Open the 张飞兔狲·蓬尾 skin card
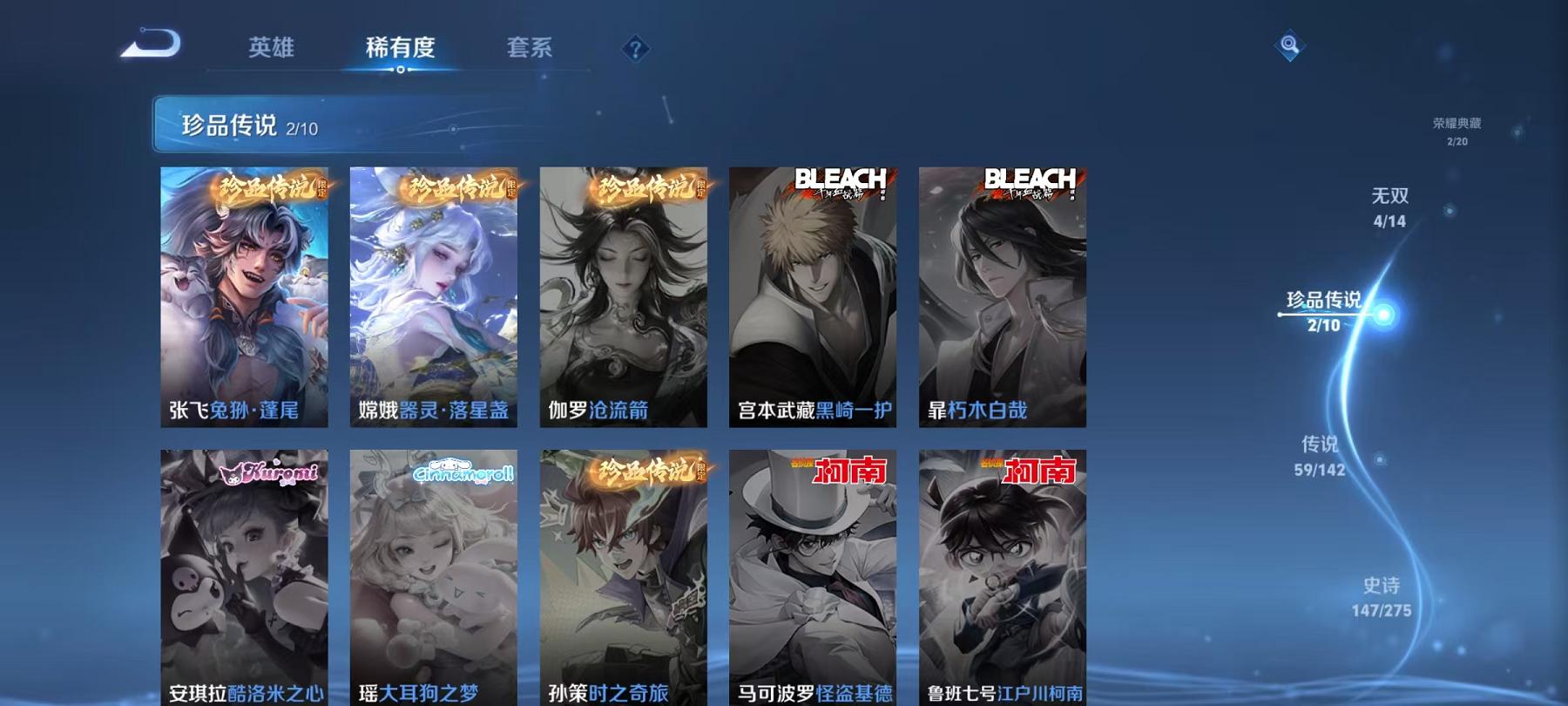The image size is (1568, 706). click(x=247, y=296)
